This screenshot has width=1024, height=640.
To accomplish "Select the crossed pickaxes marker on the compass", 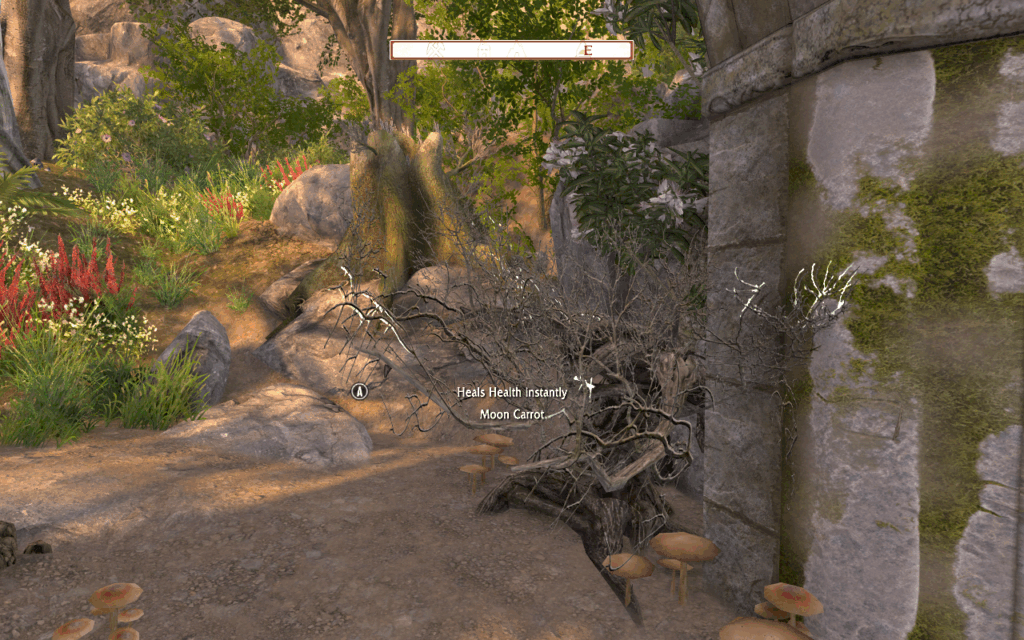I will pos(435,50).
